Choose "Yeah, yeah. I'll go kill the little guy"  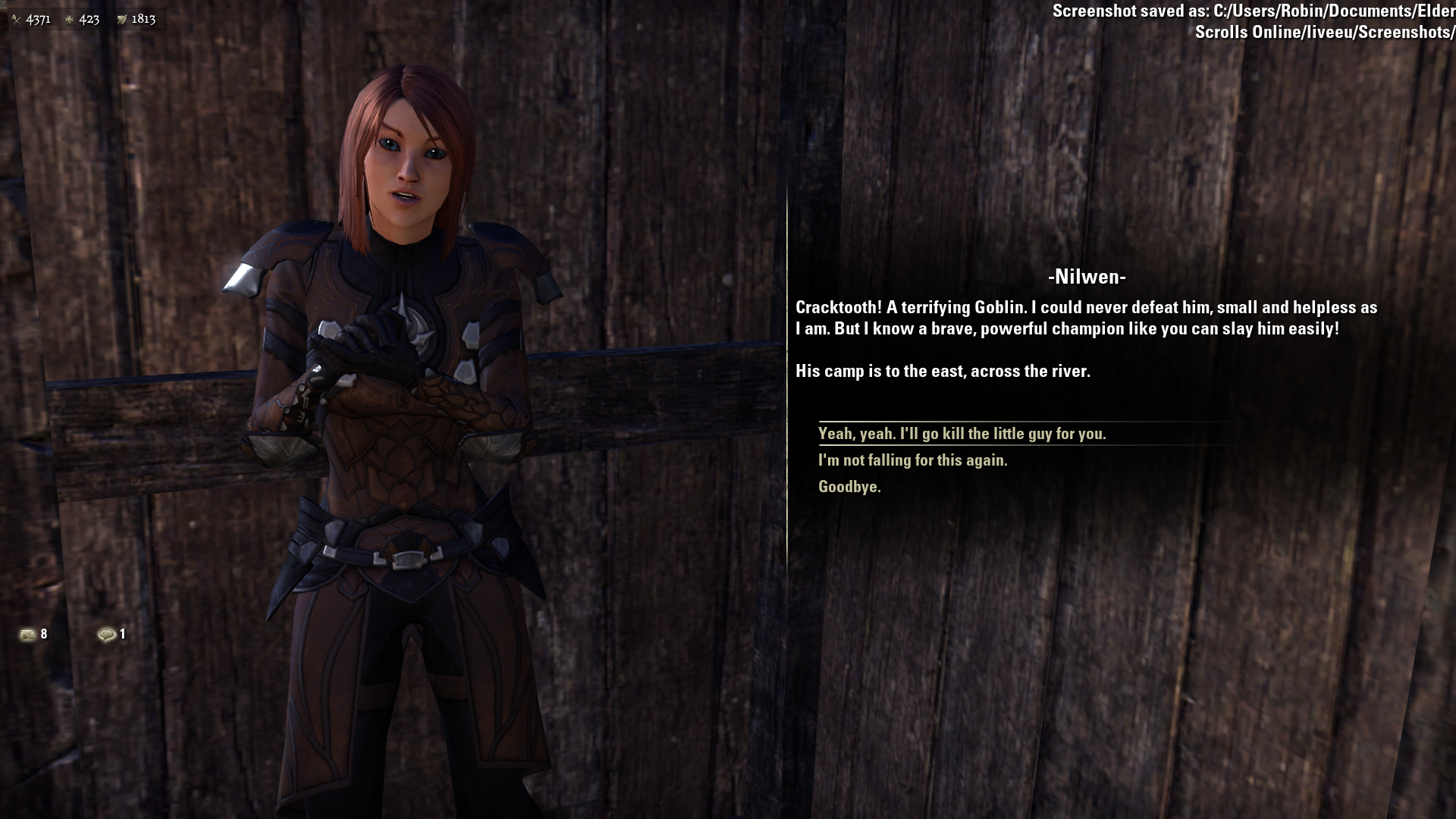(x=962, y=434)
